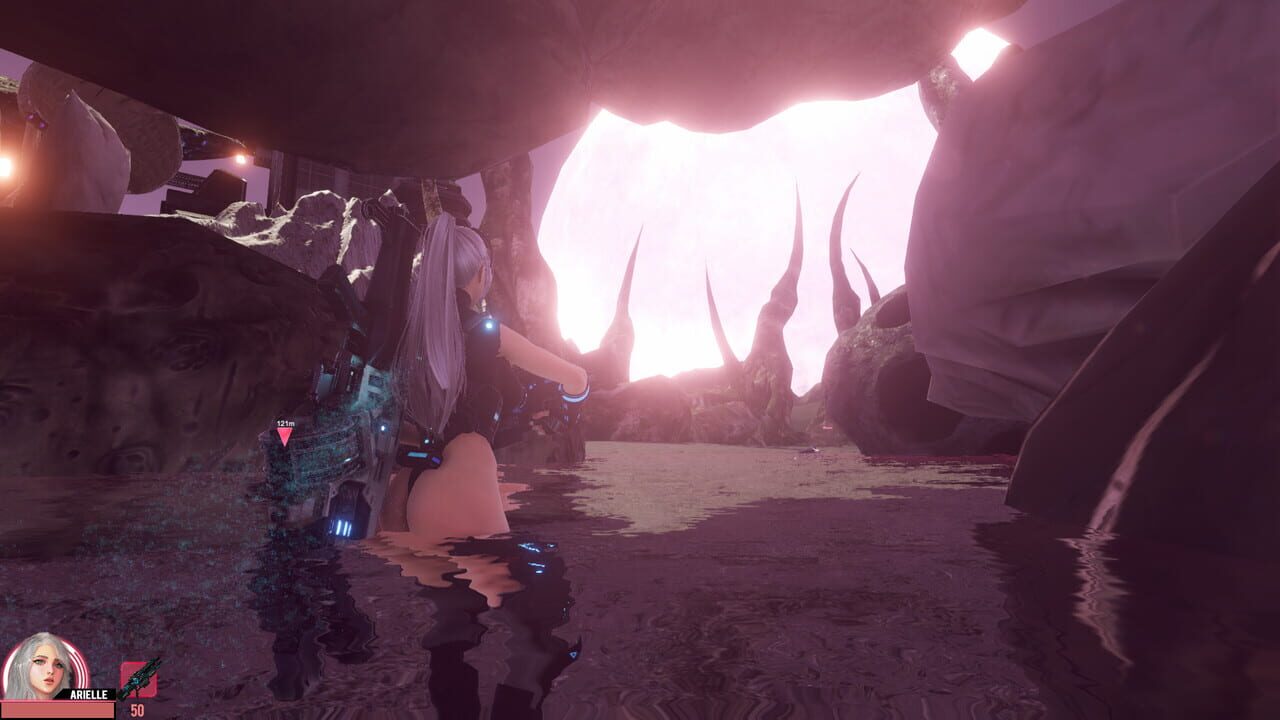Image resolution: width=1280 pixels, height=720 pixels.
Task: Open the weapon slot below the portrait
Action: coord(140,680)
